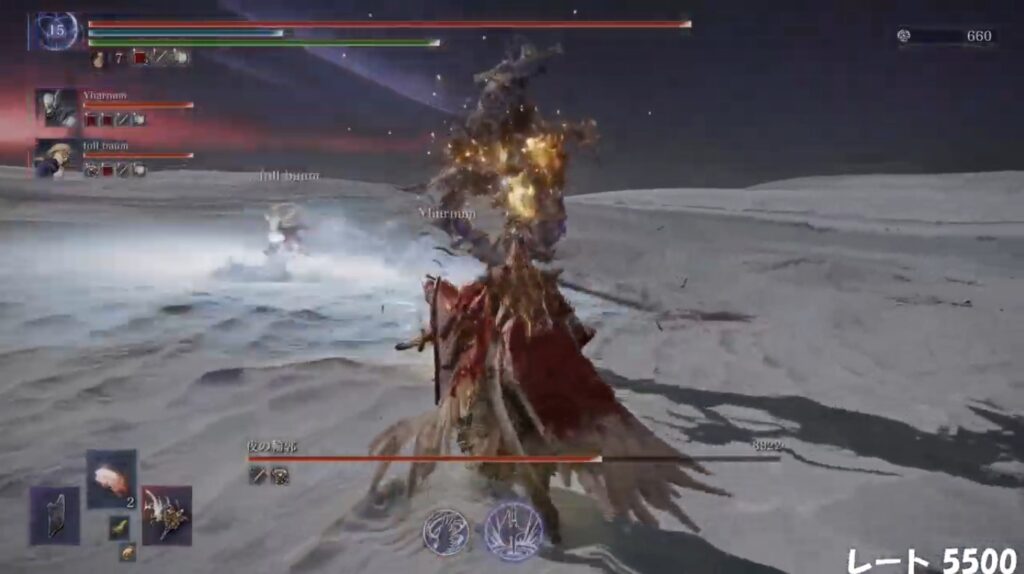Screen dimensions: 1024x574
Task: Select the left-hand armament slot
Action: coord(54,516)
